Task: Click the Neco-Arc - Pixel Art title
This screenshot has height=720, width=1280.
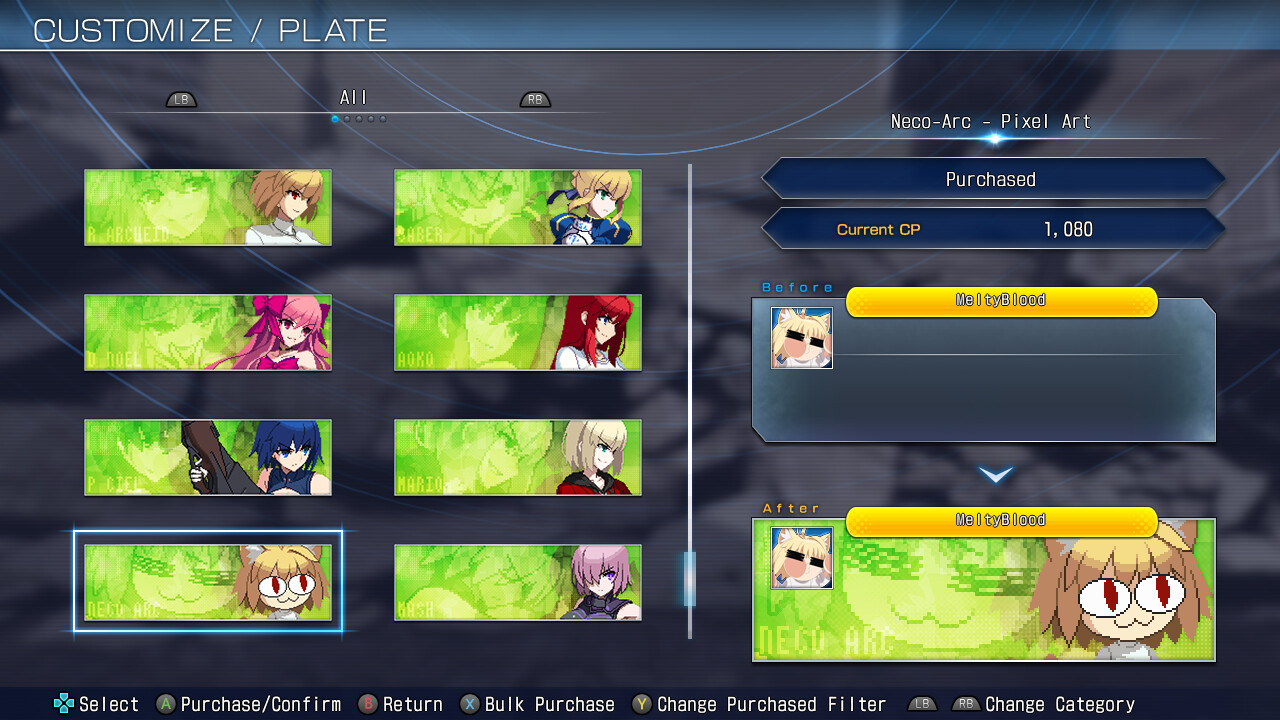Action: point(991,121)
